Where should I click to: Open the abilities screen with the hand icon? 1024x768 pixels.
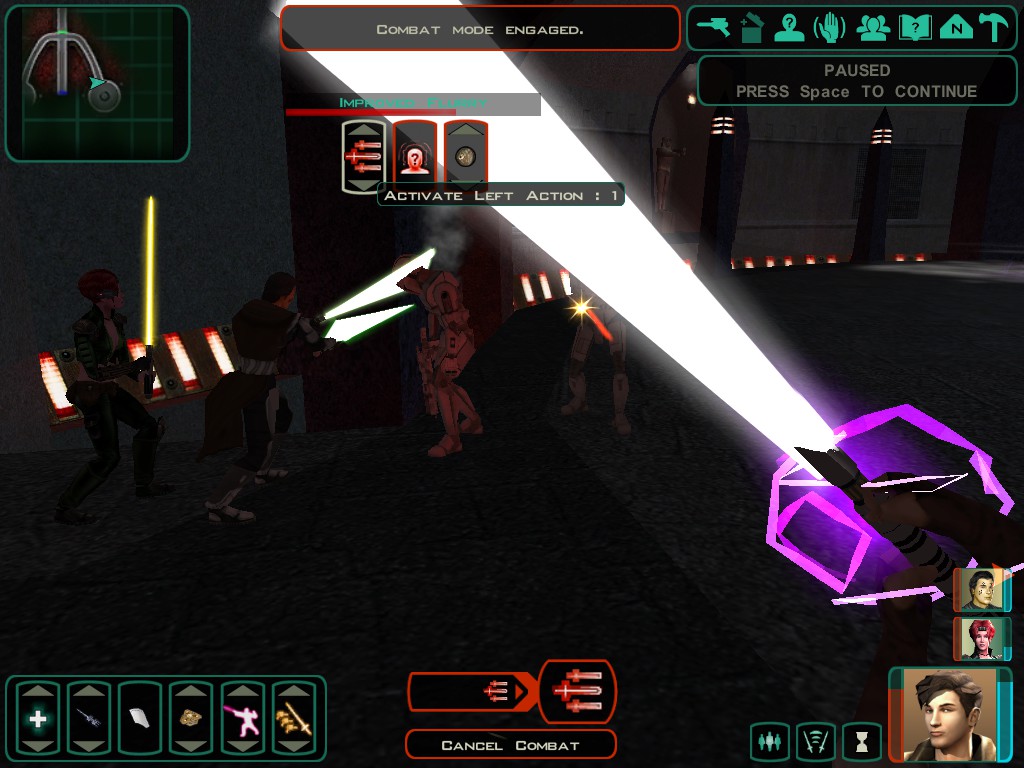[x=830, y=28]
